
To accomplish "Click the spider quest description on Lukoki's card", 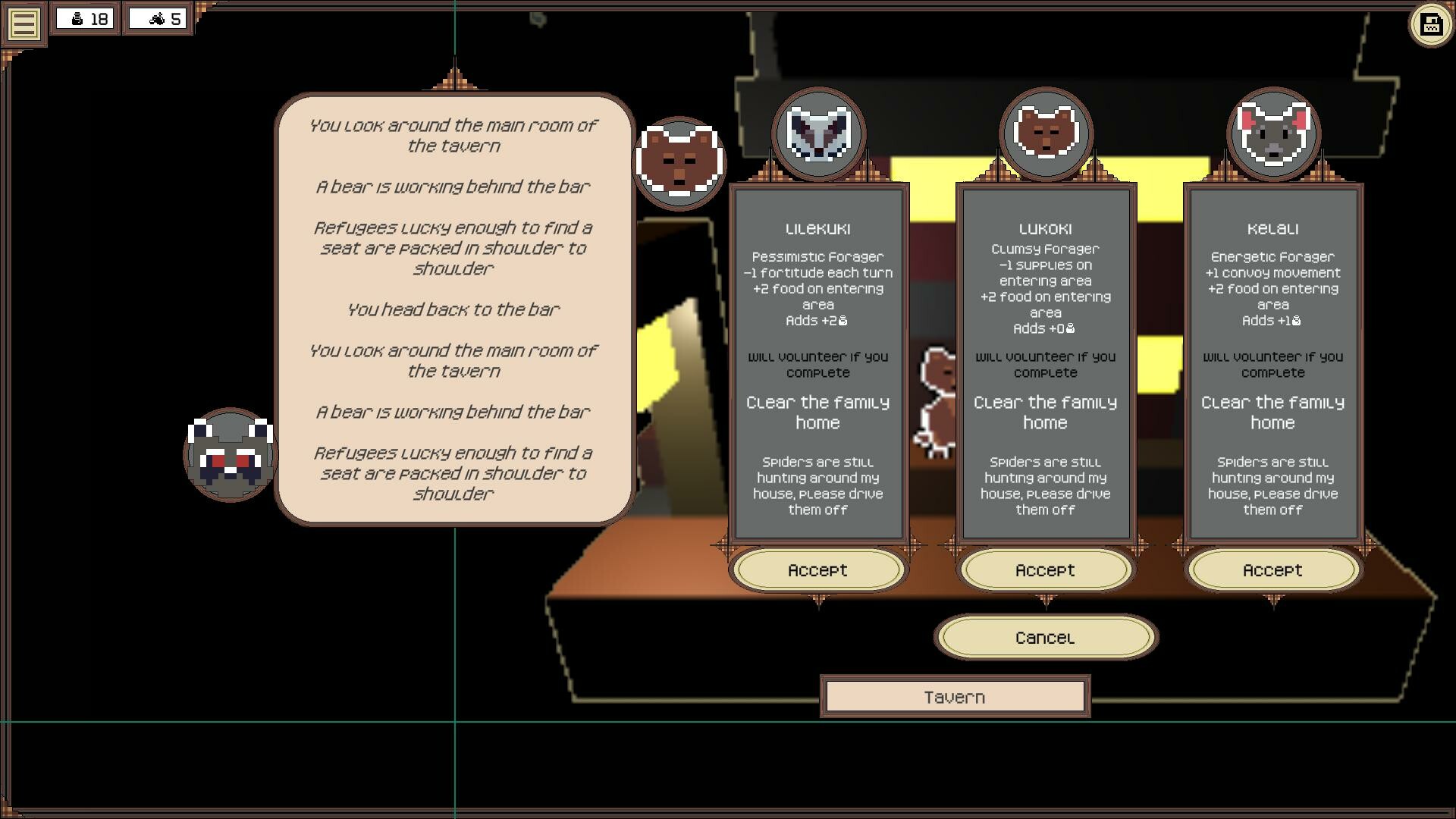I will (1046, 485).
